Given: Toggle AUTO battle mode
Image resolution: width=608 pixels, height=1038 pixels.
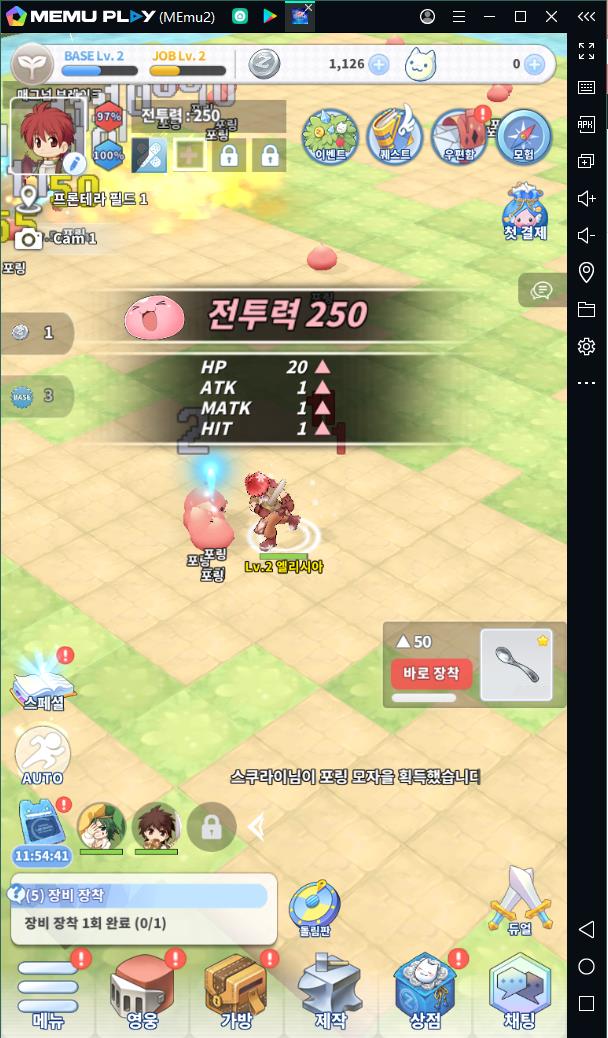Looking at the screenshot, I should click(42, 753).
